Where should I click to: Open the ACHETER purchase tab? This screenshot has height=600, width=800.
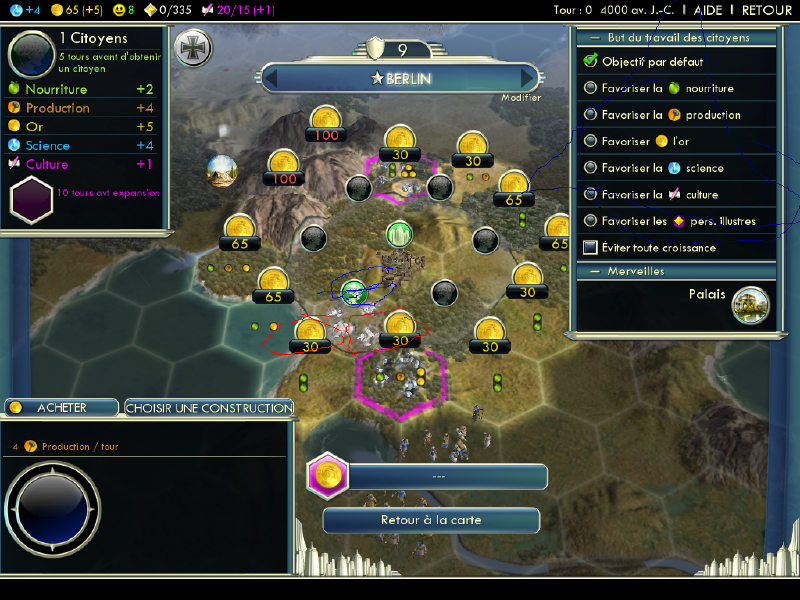tap(61, 408)
